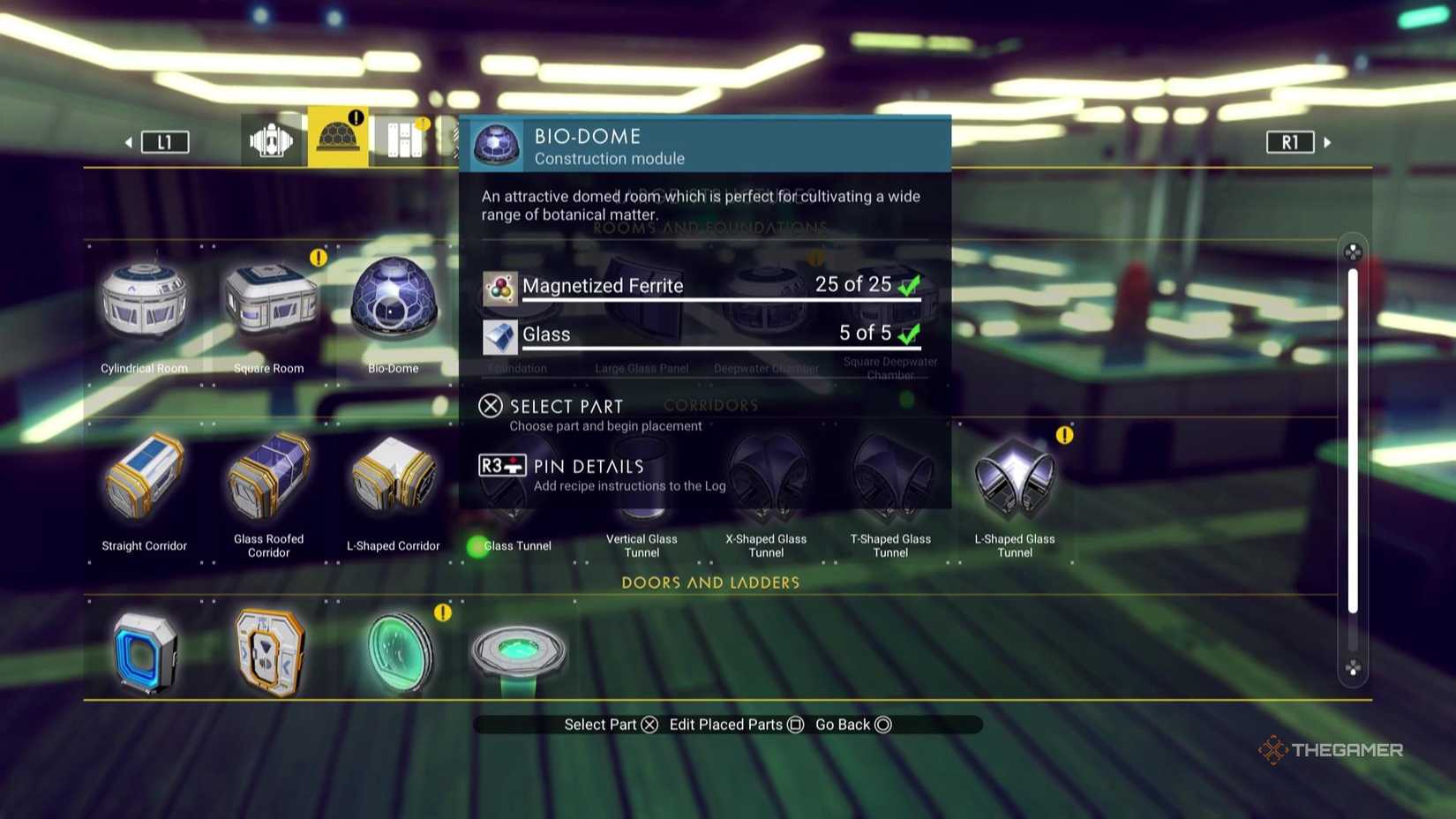1456x819 pixels.
Task: Click the L1 left arrow for previous category
Action: 129,141
